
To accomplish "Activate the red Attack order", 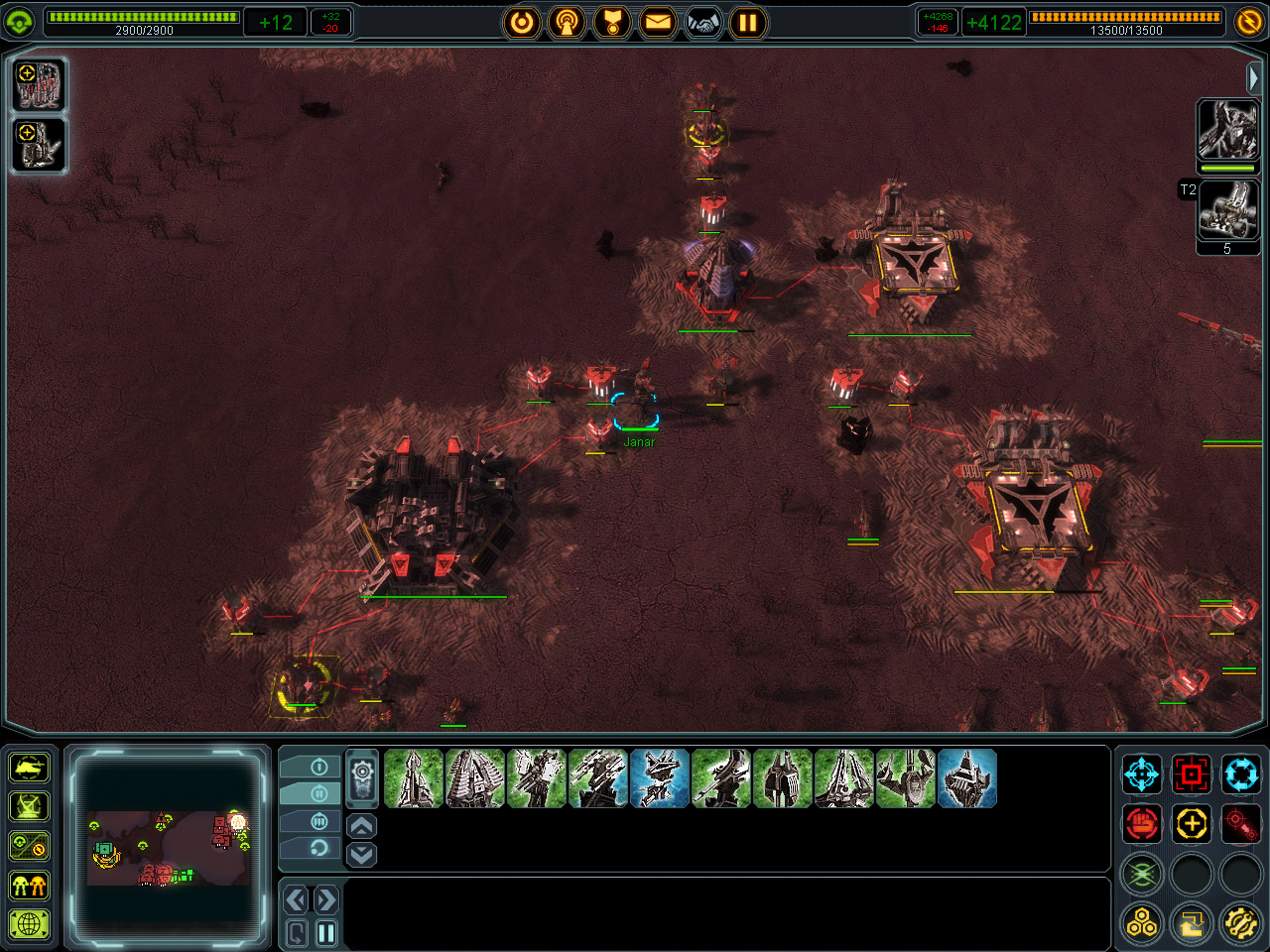I will (1192, 773).
